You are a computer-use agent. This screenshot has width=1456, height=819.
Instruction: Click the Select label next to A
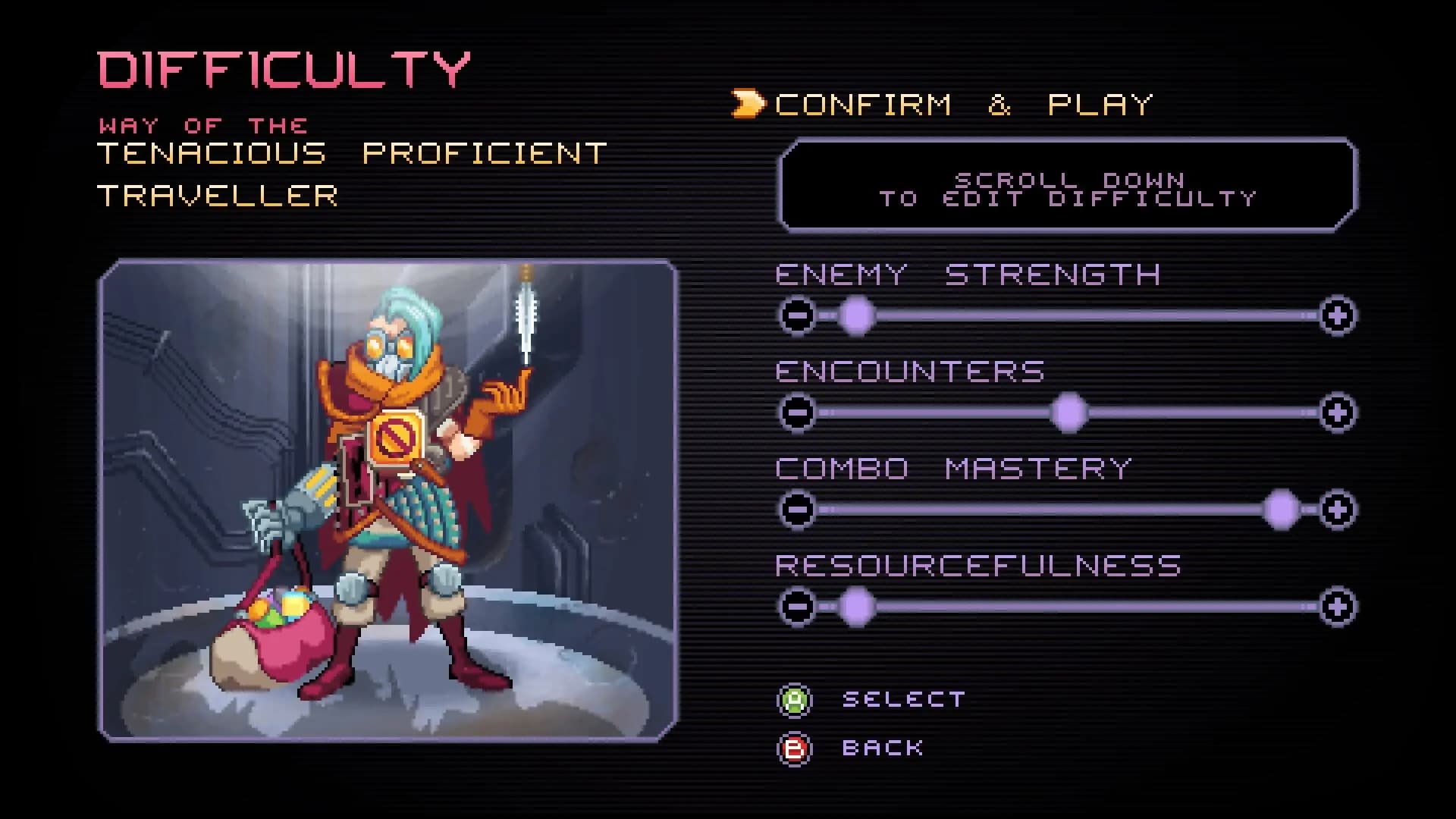click(x=902, y=698)
